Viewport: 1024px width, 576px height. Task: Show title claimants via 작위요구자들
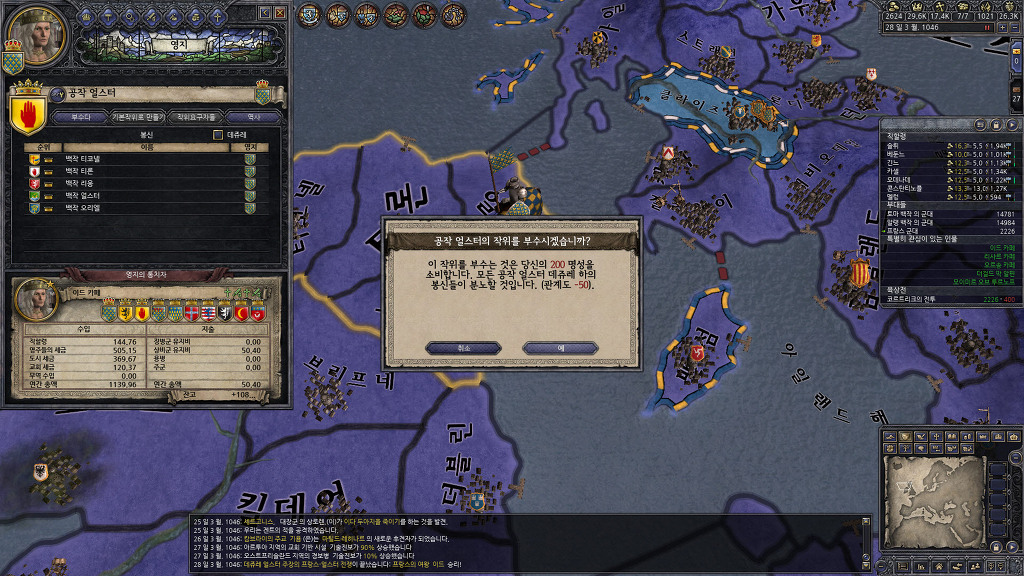(196, 117)
